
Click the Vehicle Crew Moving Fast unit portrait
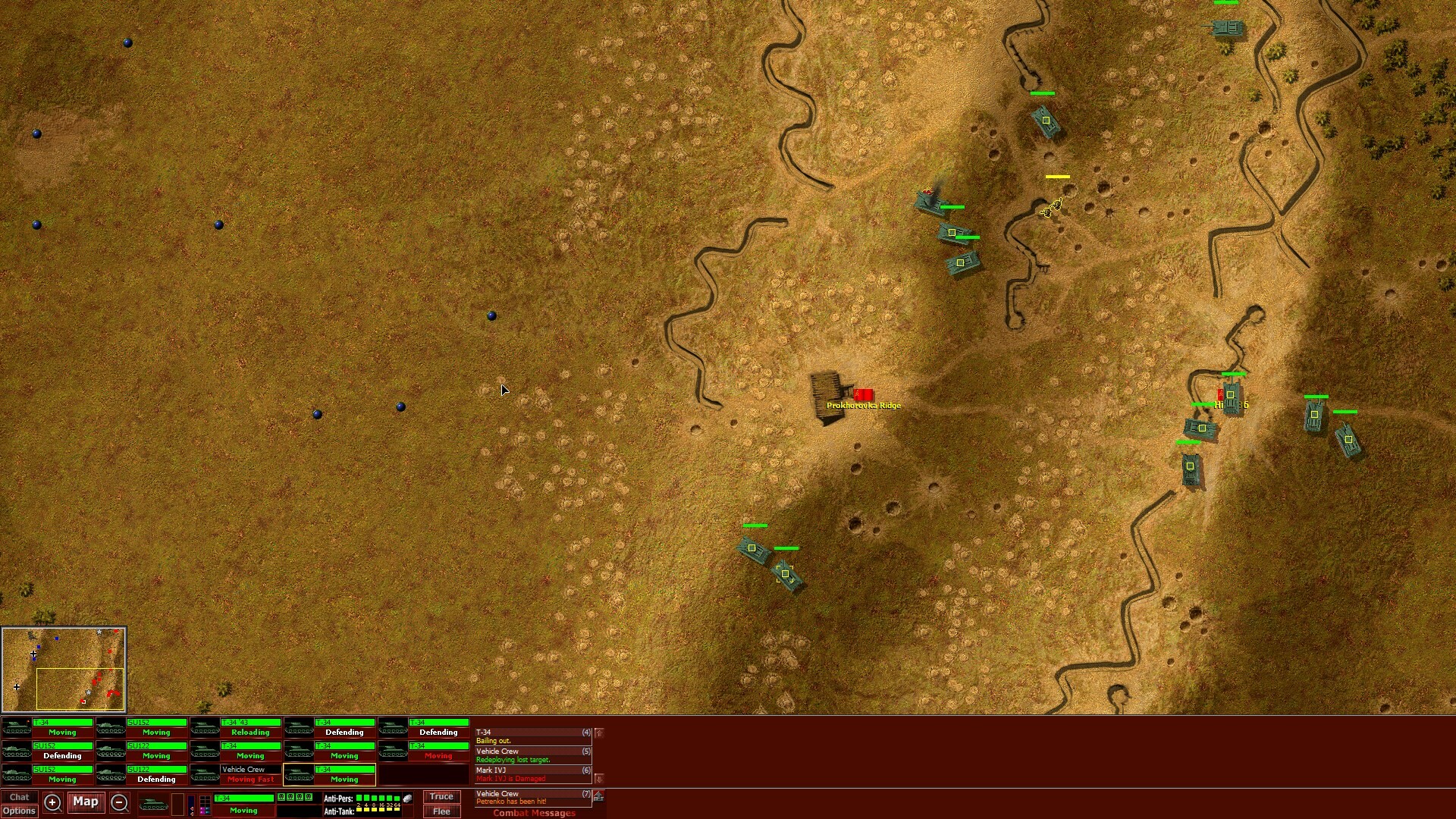(205, 773)
